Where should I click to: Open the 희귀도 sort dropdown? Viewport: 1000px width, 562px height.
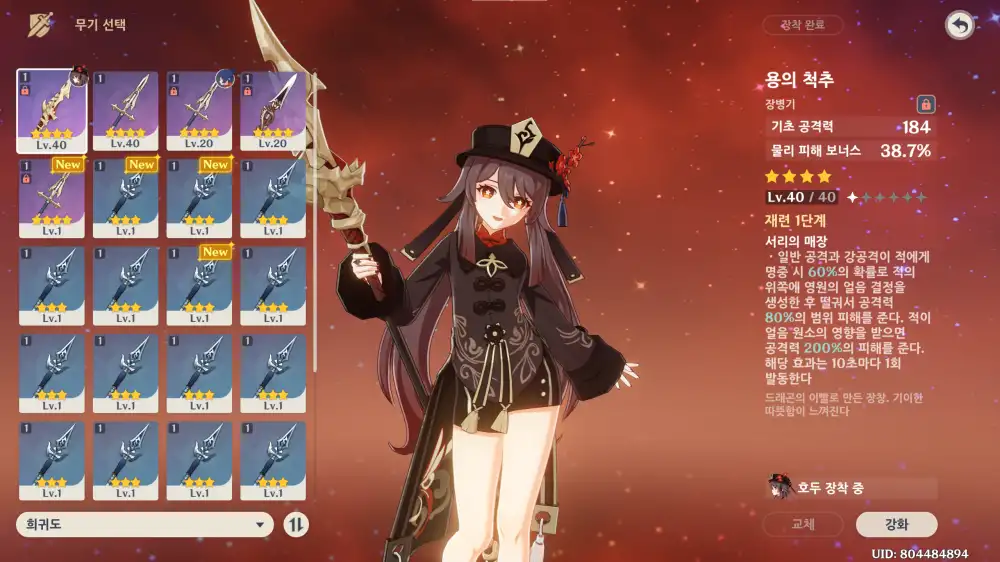(145, 523)
